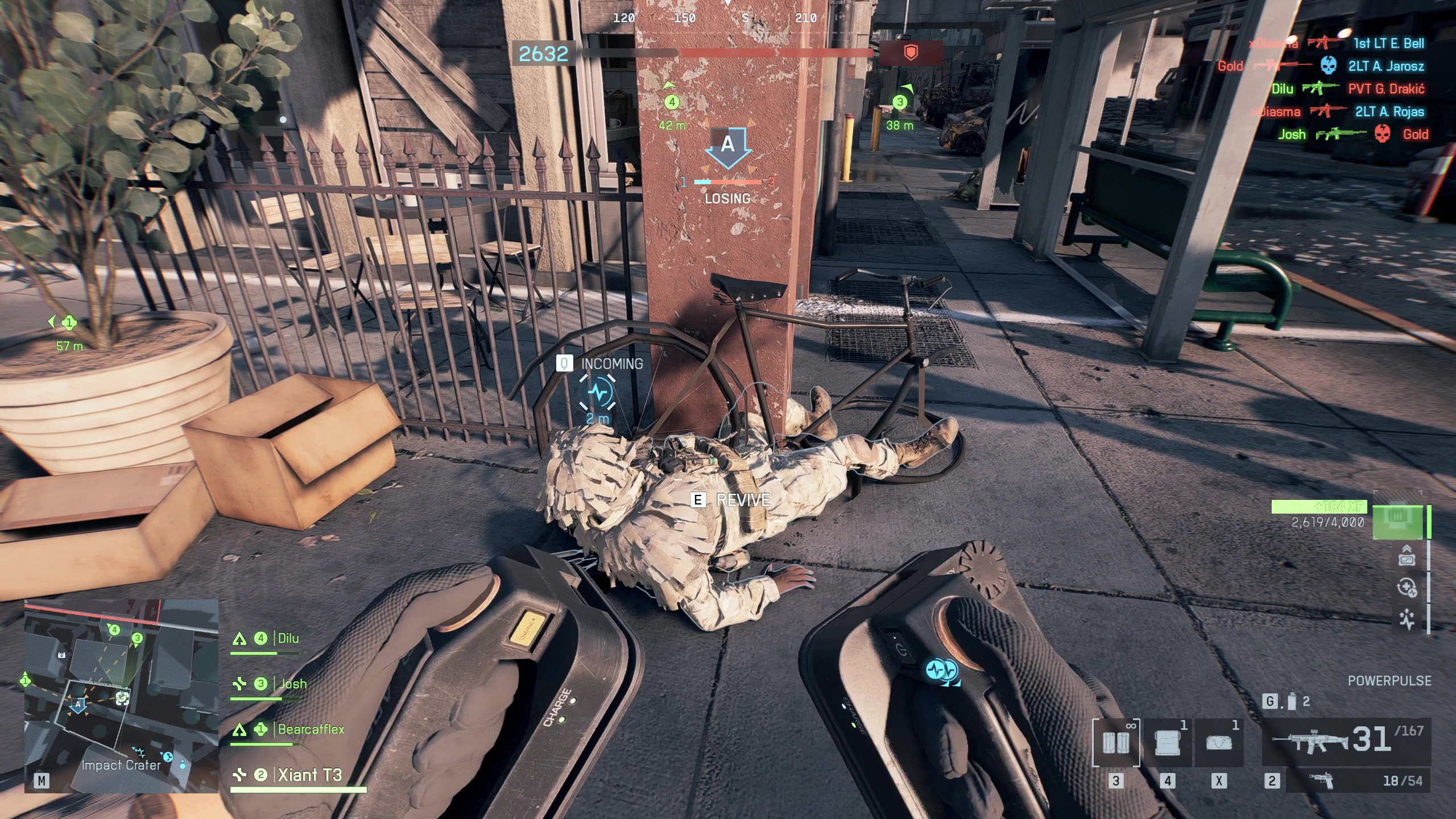Click the squadmate marker at 57 m
The image size is (1456, 819).
(x=69, y=323)
